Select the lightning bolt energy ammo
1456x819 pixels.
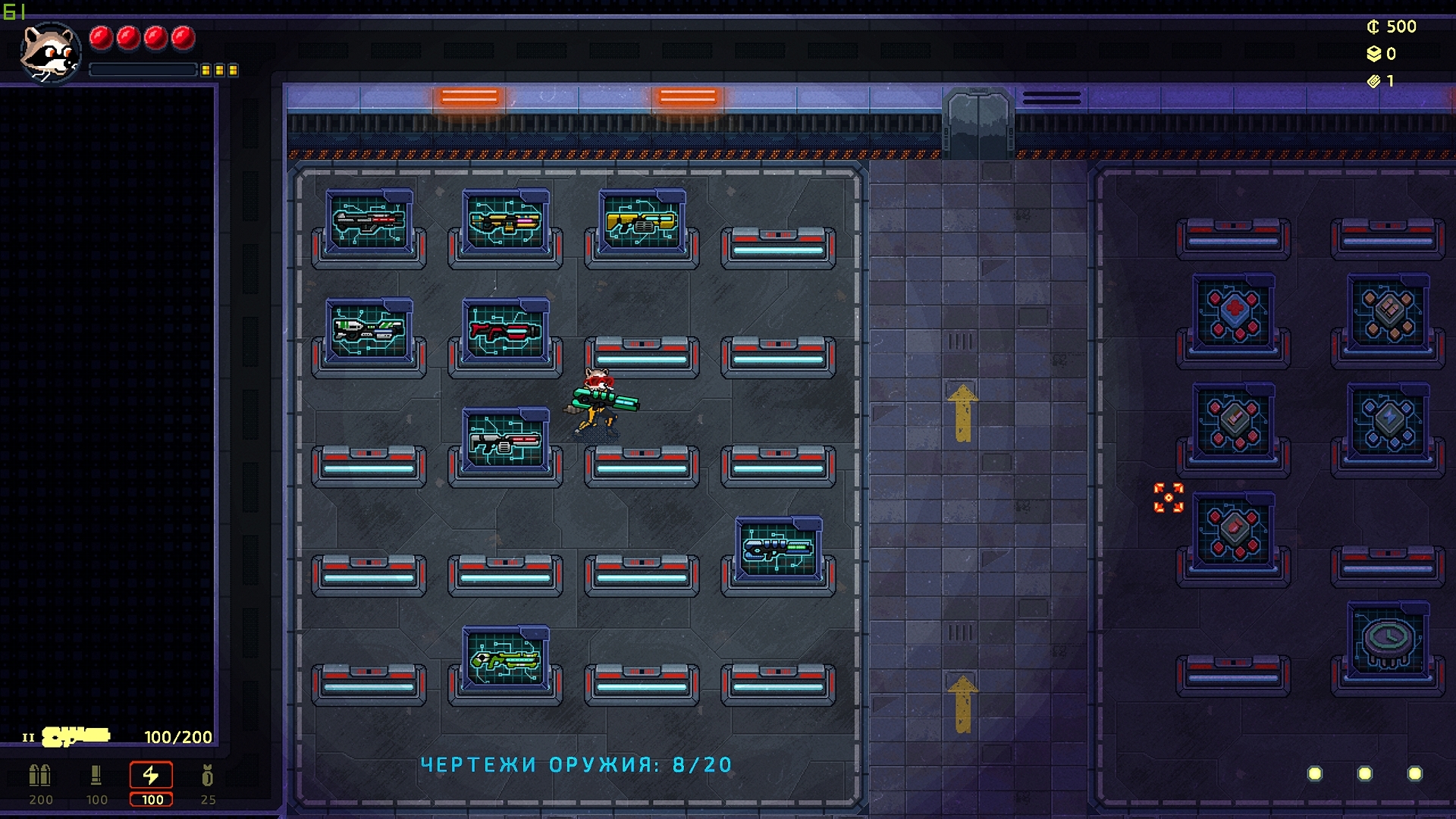point(151,776)
